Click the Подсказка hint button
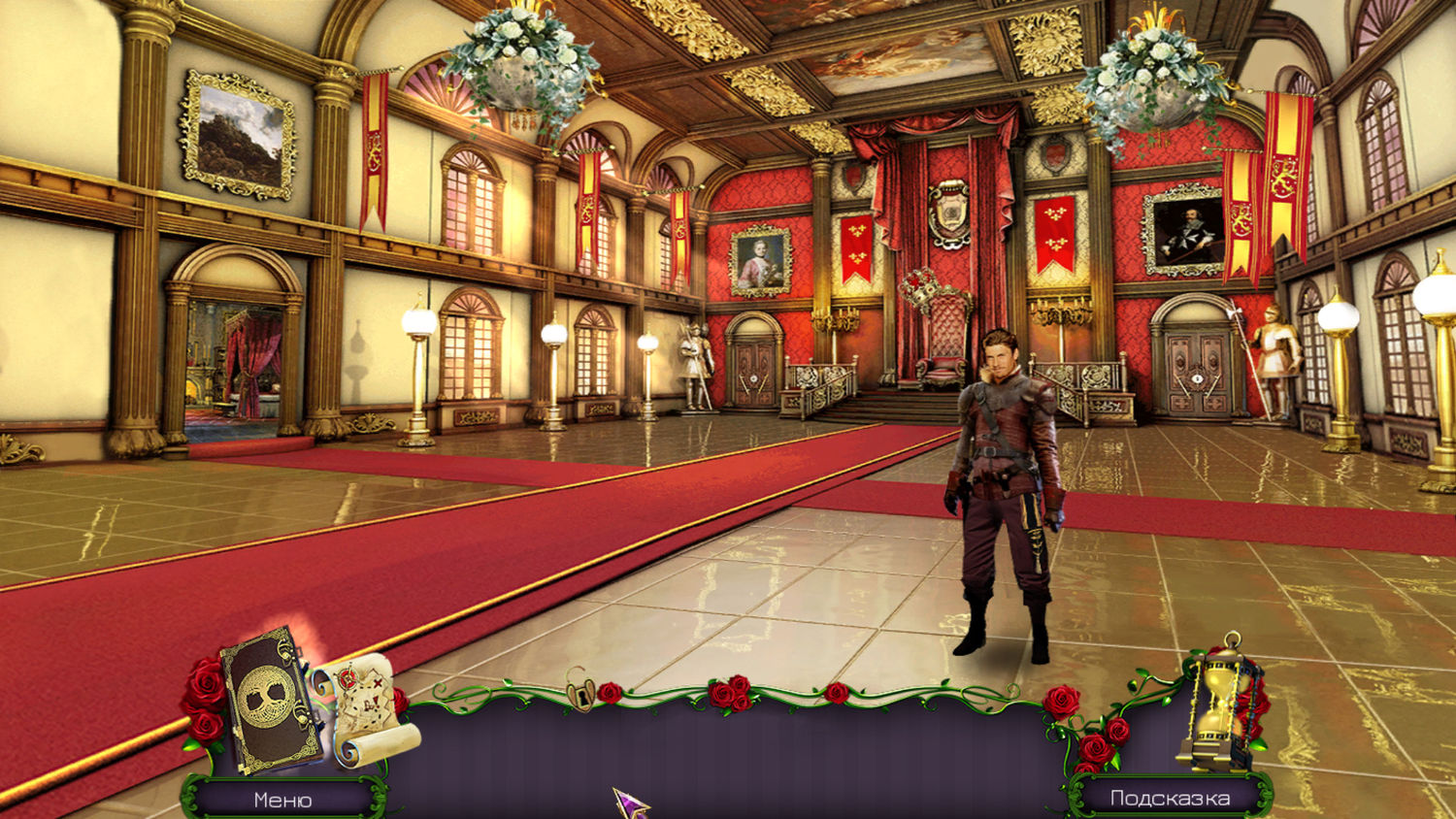This screenshot has height=819, width=1456. (1170, 798)
